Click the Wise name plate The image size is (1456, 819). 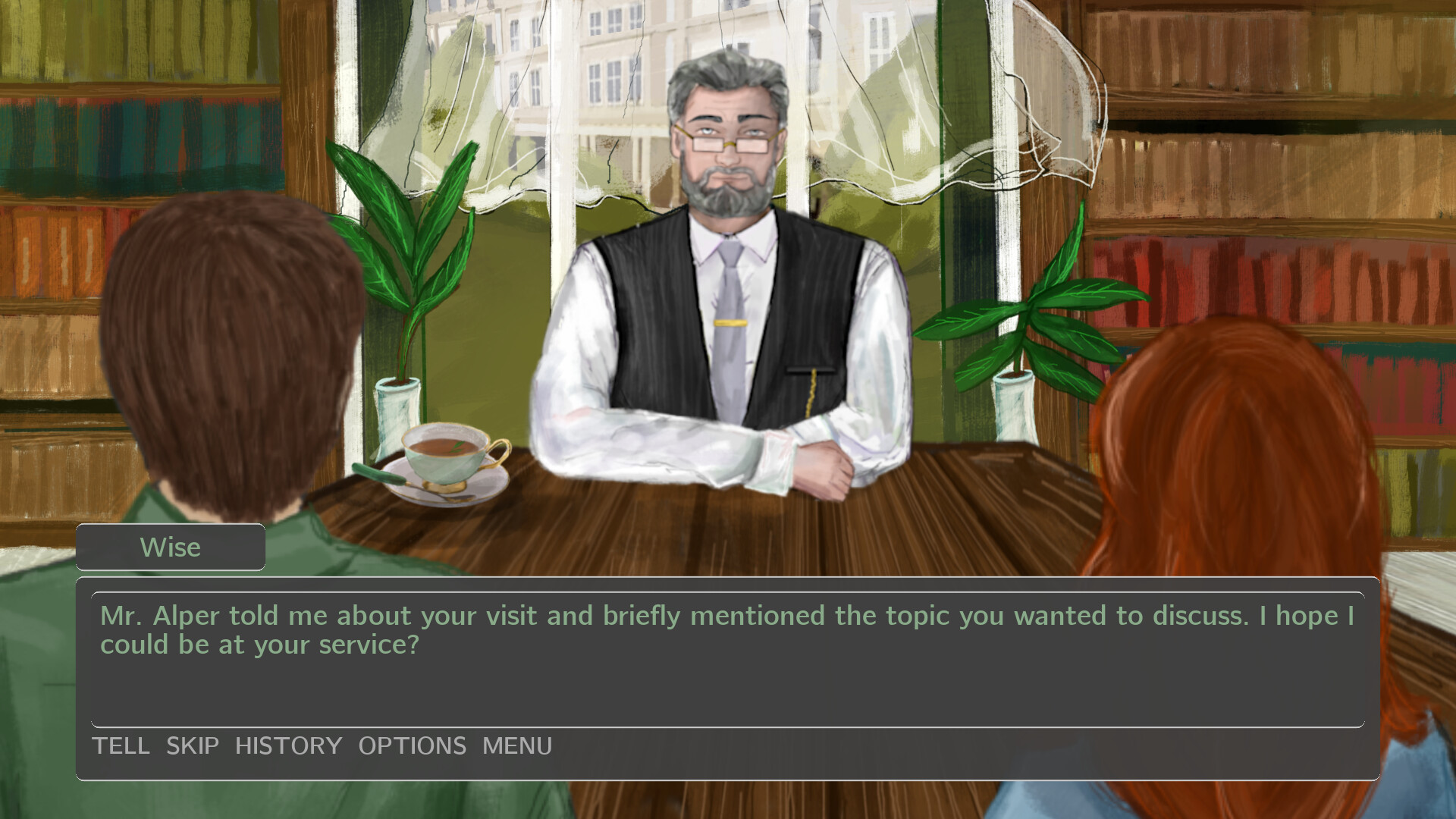[170, 547]
